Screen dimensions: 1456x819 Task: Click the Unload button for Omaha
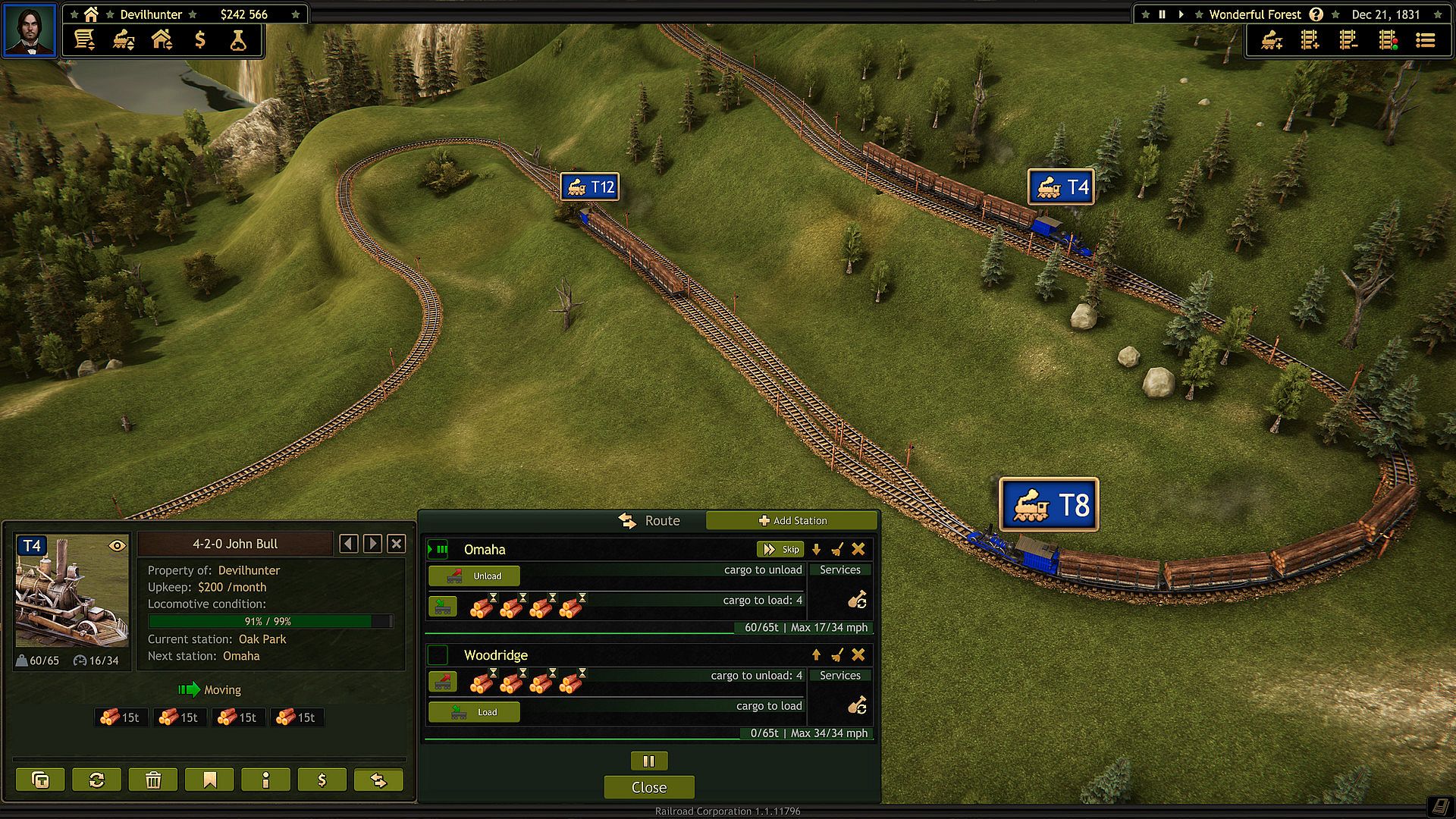tap(474, 576)
